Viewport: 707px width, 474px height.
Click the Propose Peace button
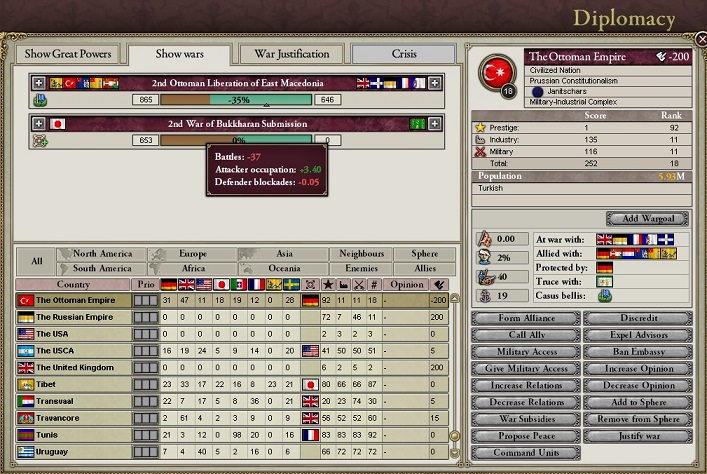525,436
